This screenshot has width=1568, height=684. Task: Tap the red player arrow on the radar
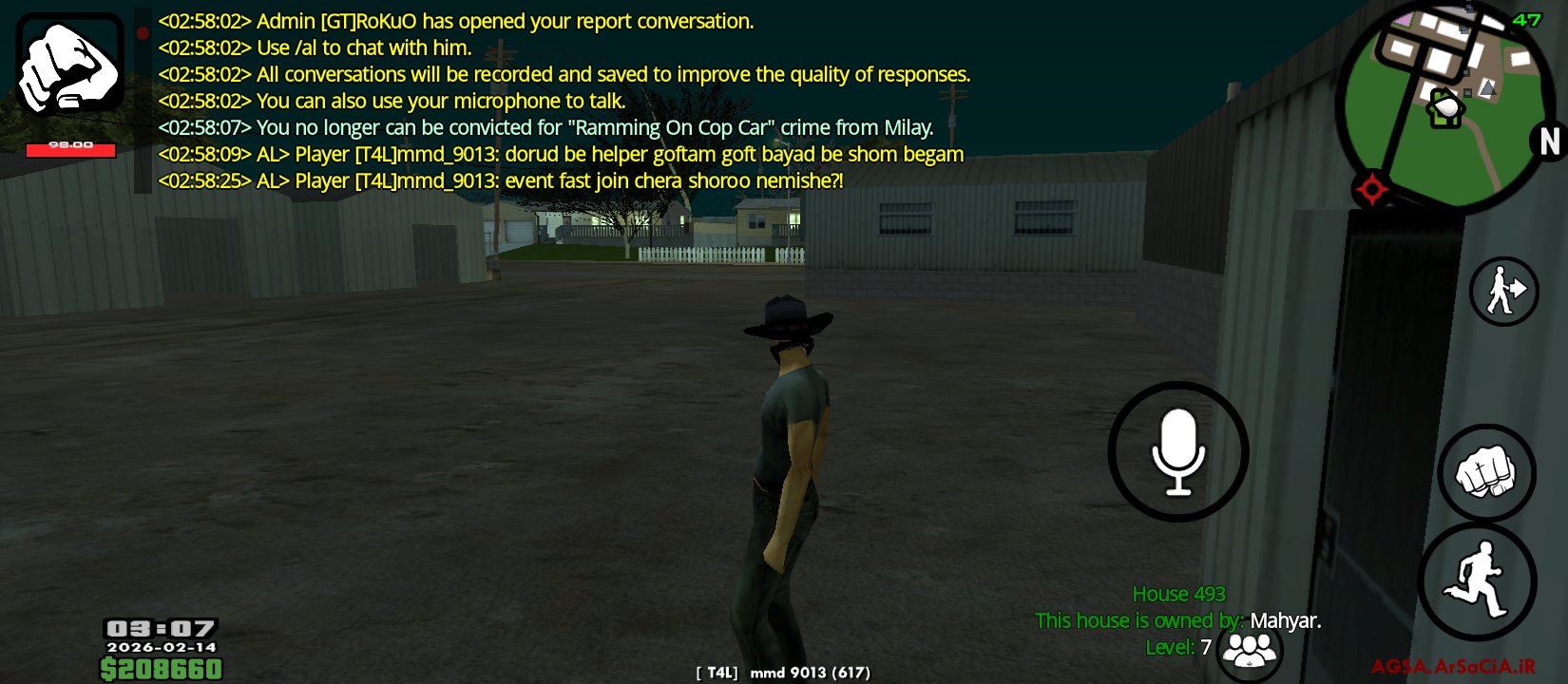click(1372, 188)
